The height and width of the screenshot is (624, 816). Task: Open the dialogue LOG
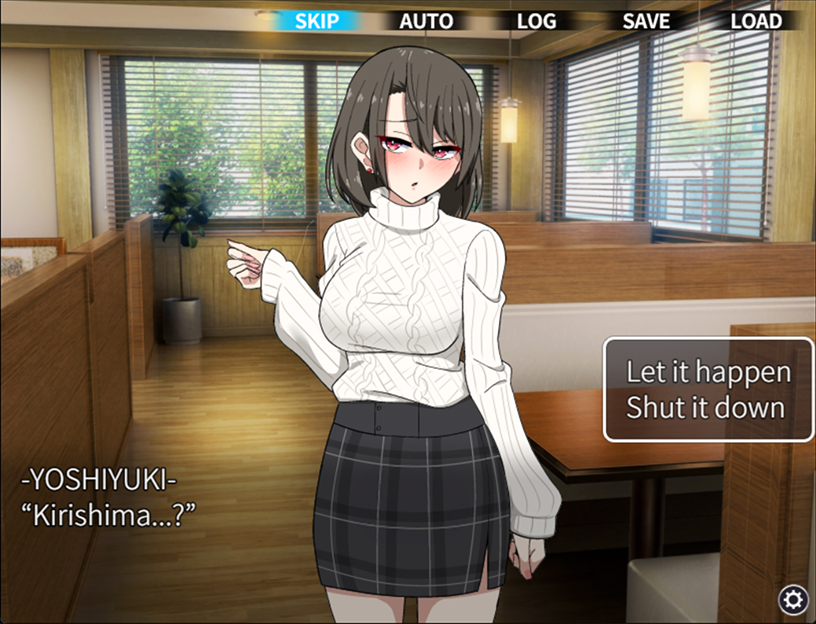537,21
